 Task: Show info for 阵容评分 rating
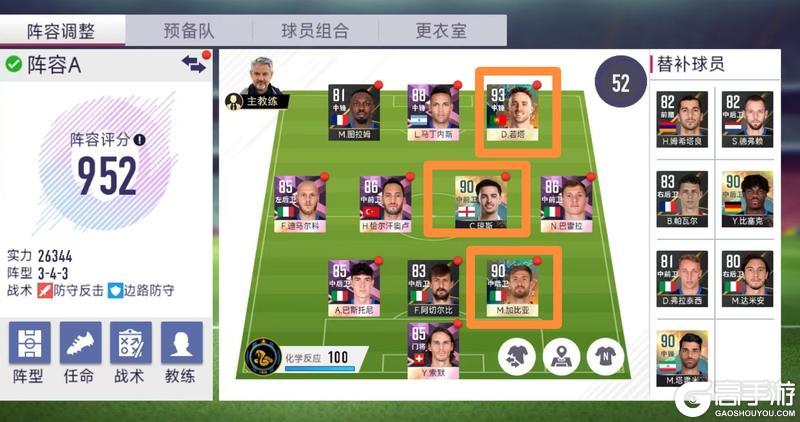139,140
